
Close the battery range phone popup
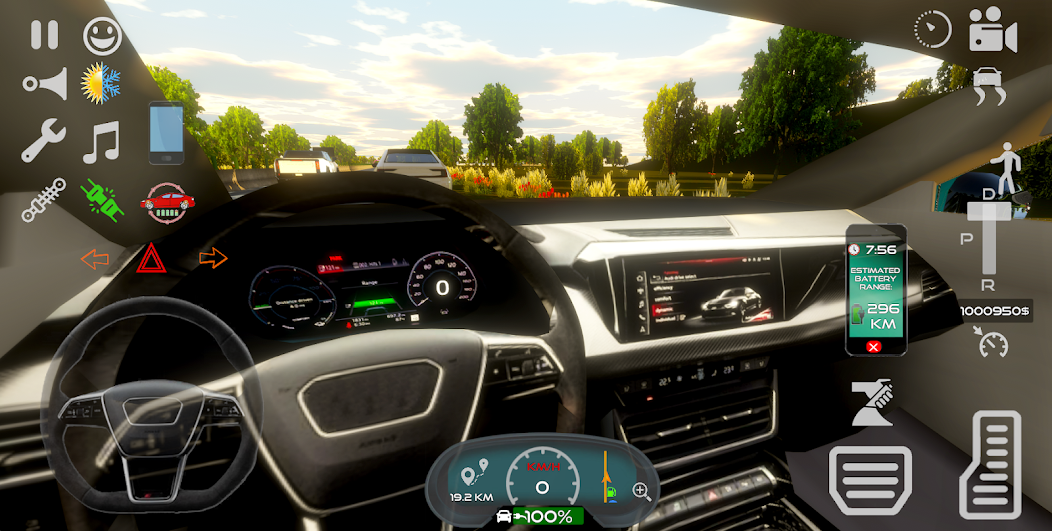click(x=874, y=346)
